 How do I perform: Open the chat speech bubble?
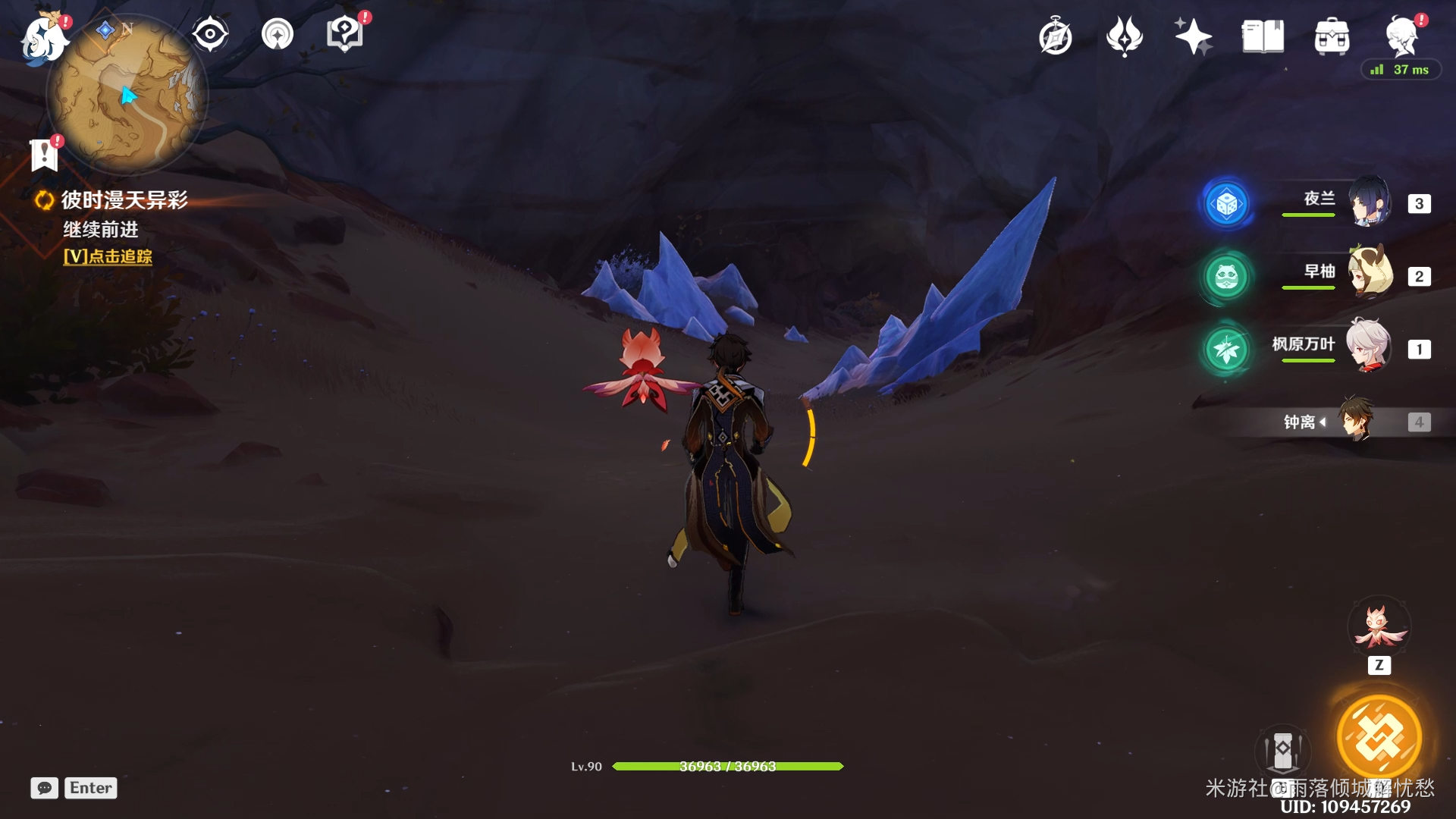(44, 788)
